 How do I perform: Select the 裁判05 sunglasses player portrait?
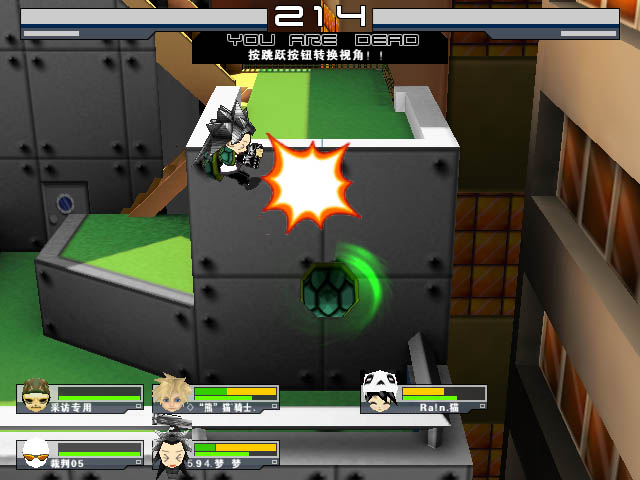click(36, 453)
